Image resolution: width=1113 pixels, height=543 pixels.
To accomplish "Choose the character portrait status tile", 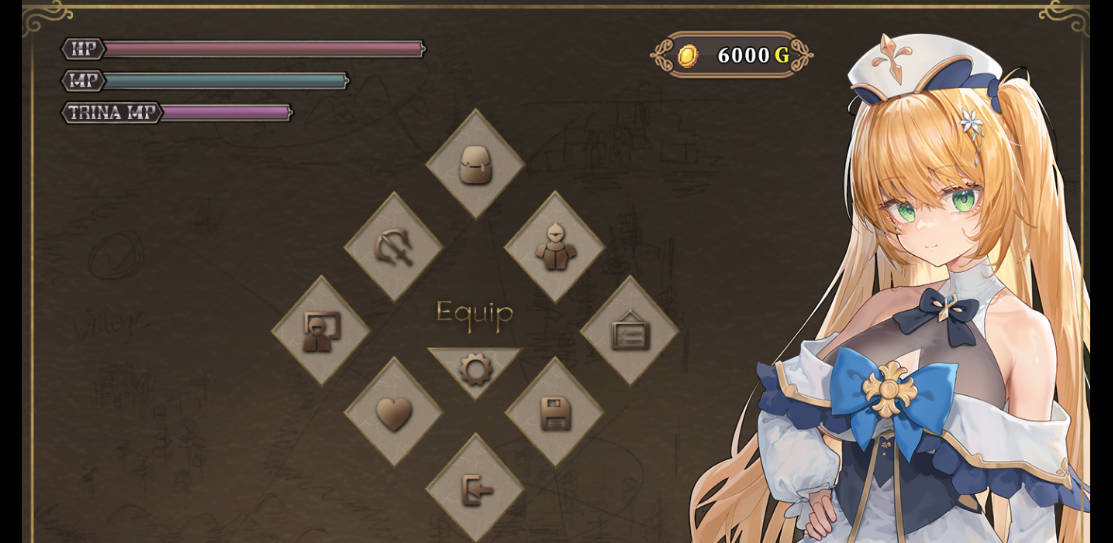I will [x=321, y=330].
